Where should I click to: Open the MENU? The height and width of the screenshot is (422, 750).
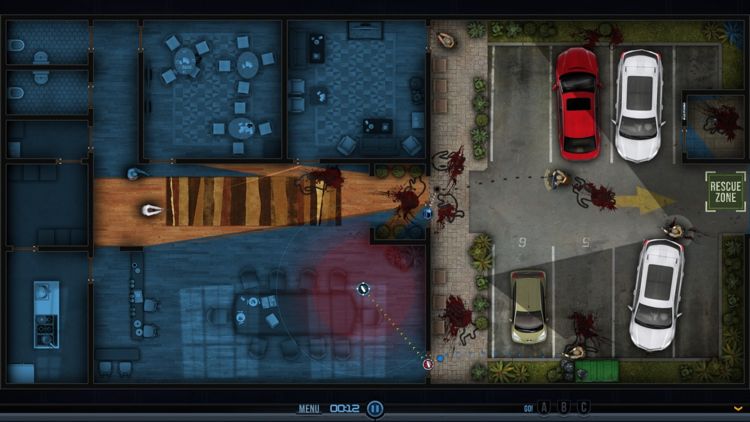309,409
